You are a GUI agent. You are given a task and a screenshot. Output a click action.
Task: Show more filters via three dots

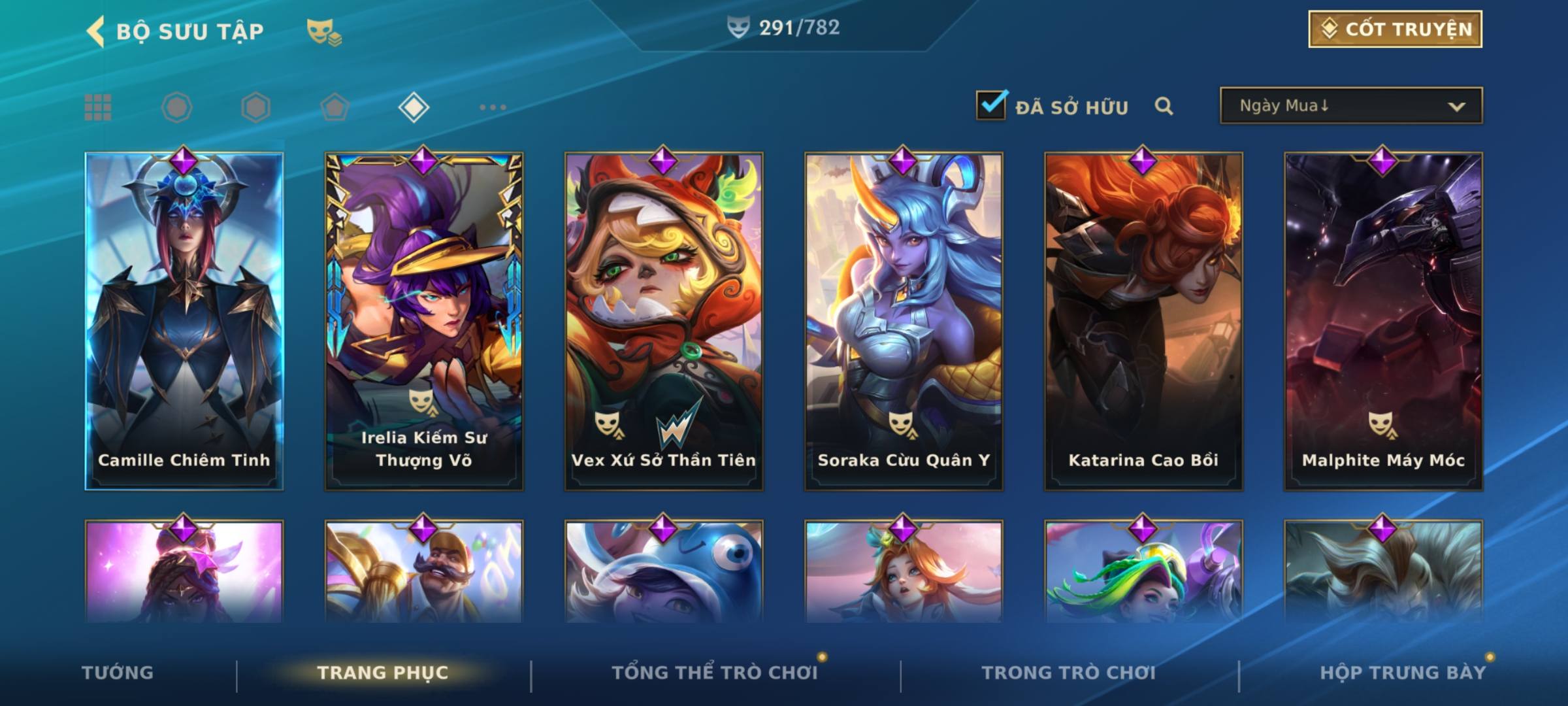[493, 107]
